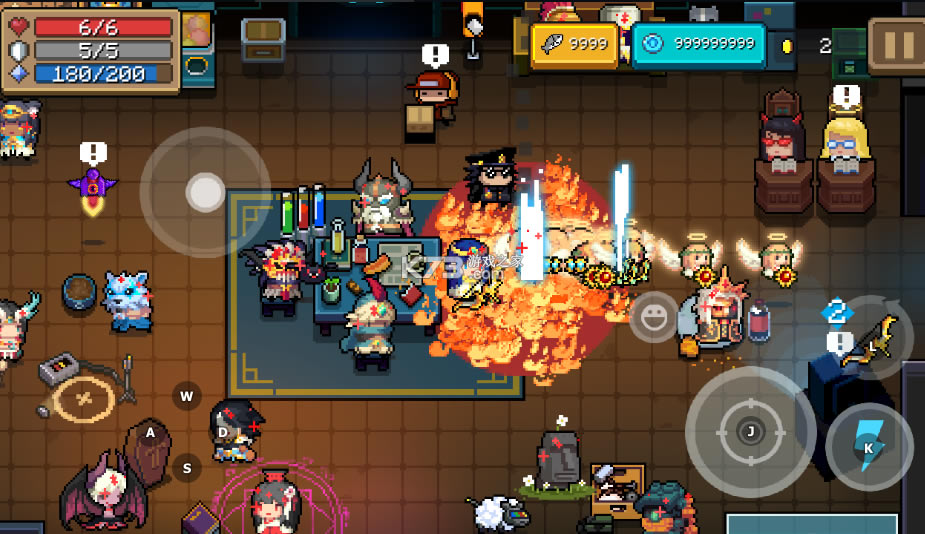This screenshot has height=534, width=925.
Task: Select the buff icon beside the health panel
Action: (198, 28)
